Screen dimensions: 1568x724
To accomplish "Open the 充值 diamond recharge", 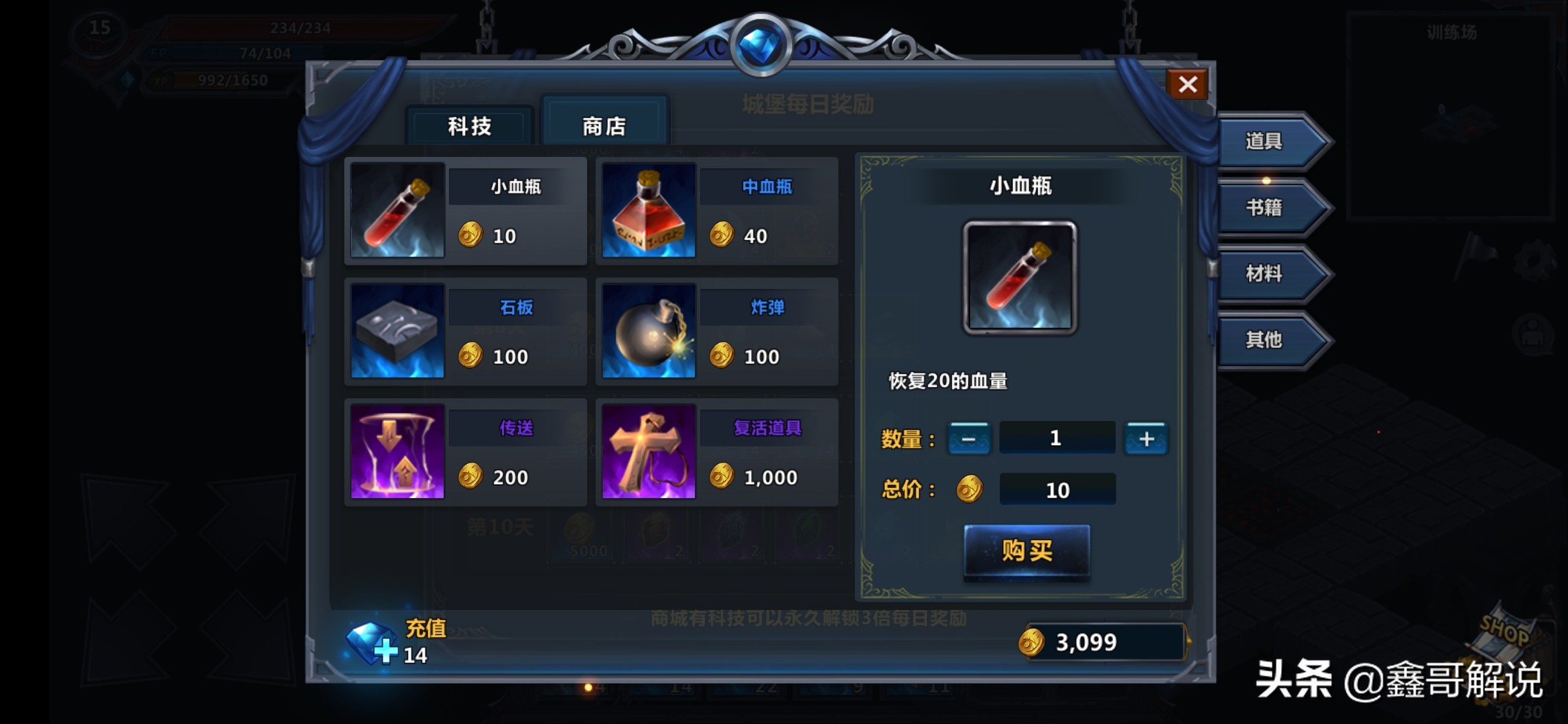I will 395,642.
